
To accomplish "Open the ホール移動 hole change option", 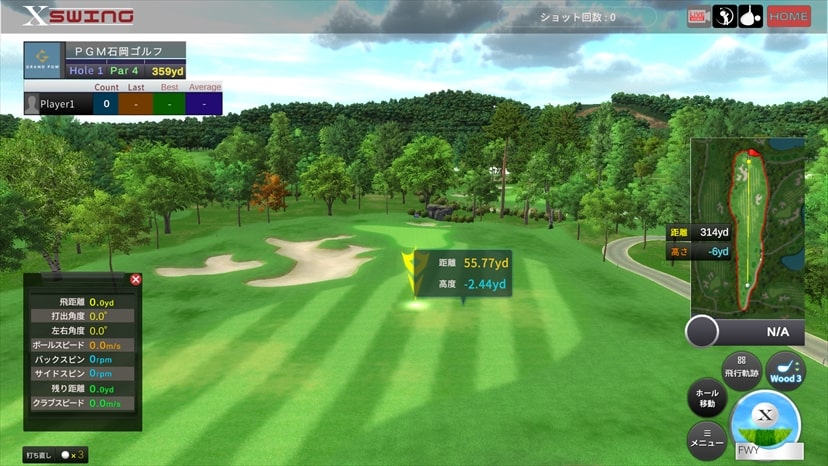I will [707, 399].
